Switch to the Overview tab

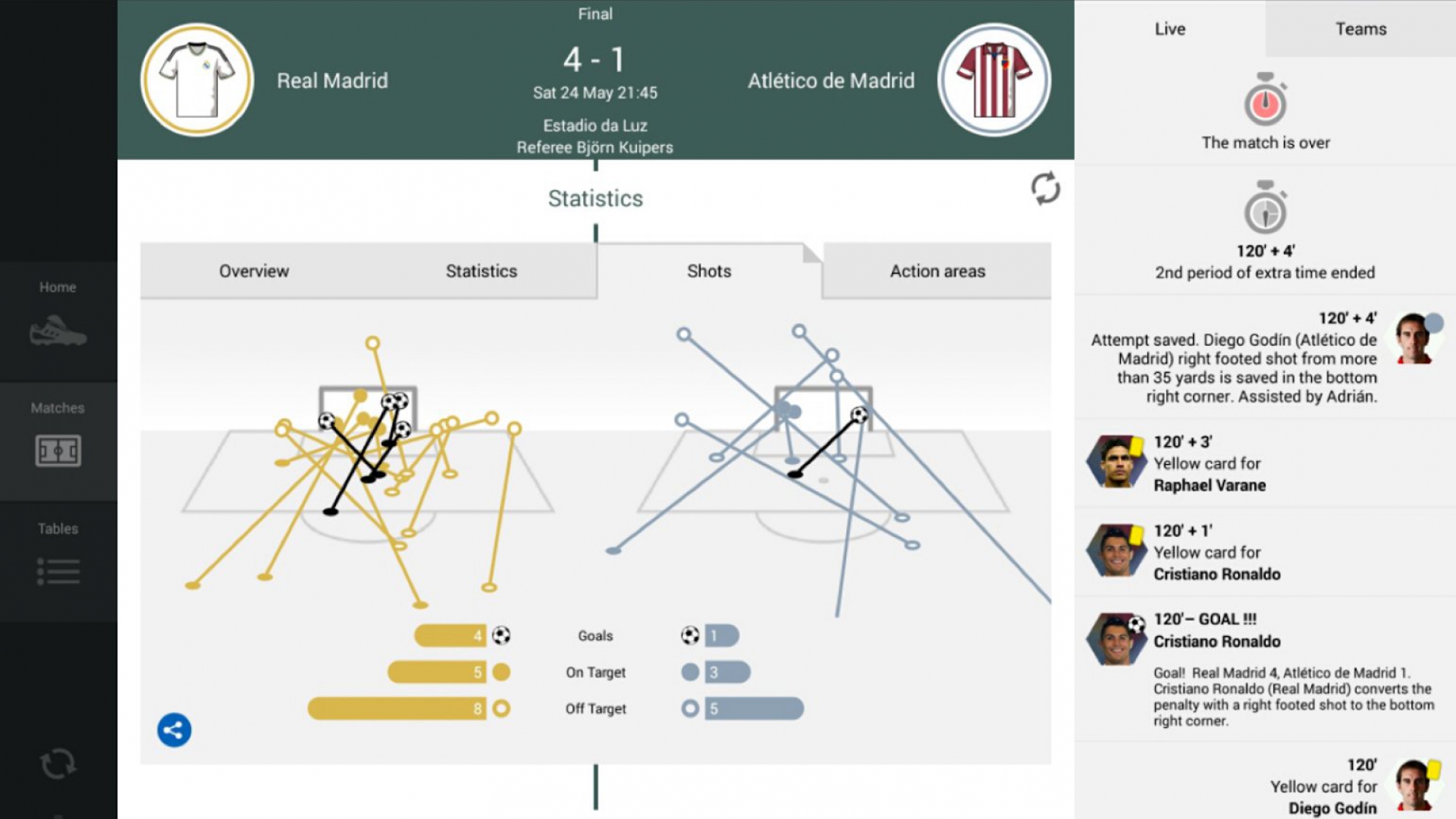coord(253,271)
